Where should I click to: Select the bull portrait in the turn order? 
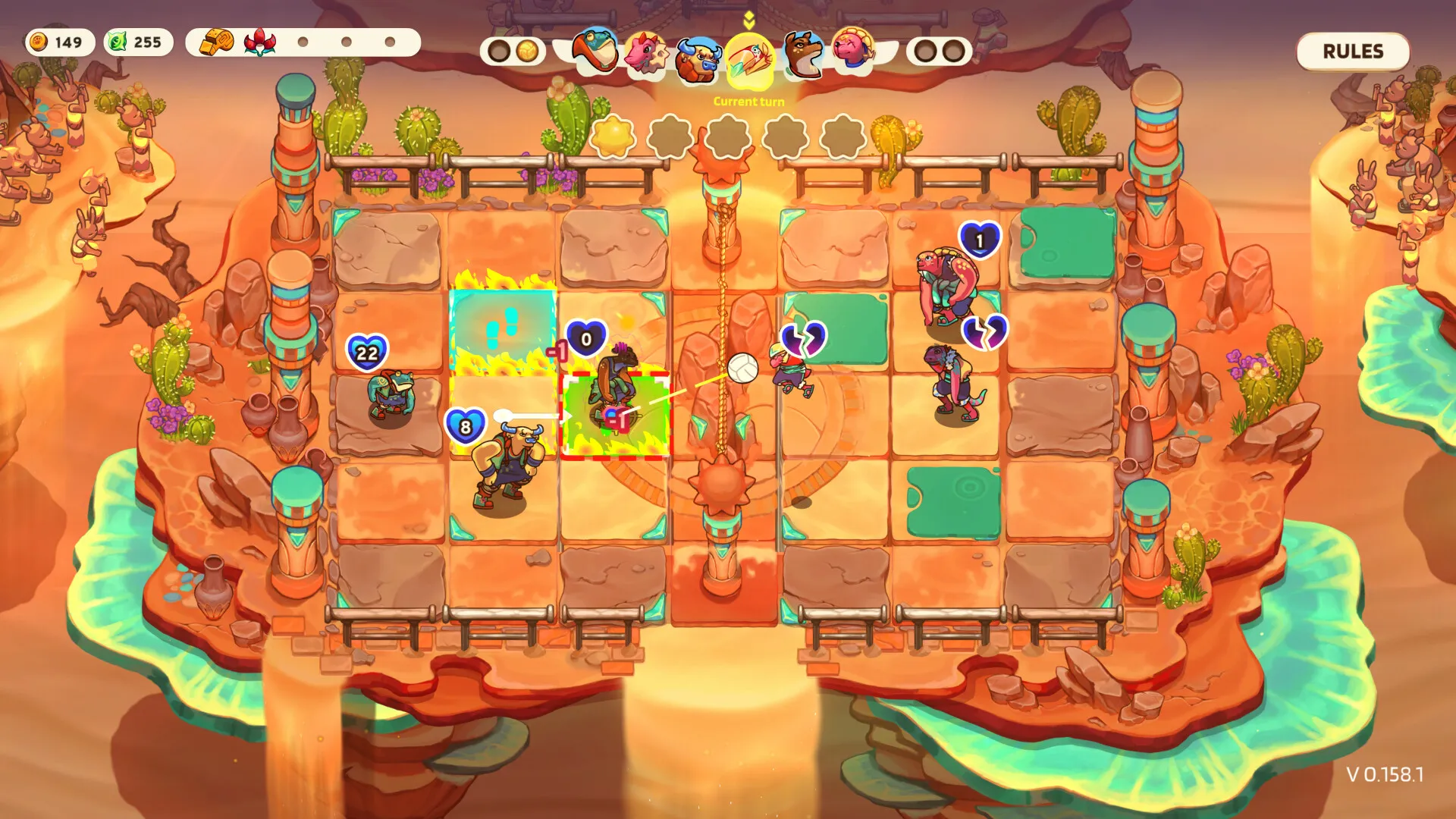698,57
